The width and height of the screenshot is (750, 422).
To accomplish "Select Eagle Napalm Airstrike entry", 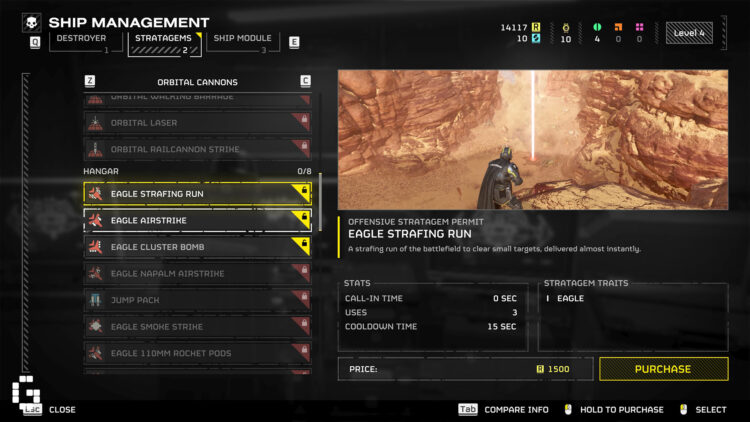I will click(197, 273).
